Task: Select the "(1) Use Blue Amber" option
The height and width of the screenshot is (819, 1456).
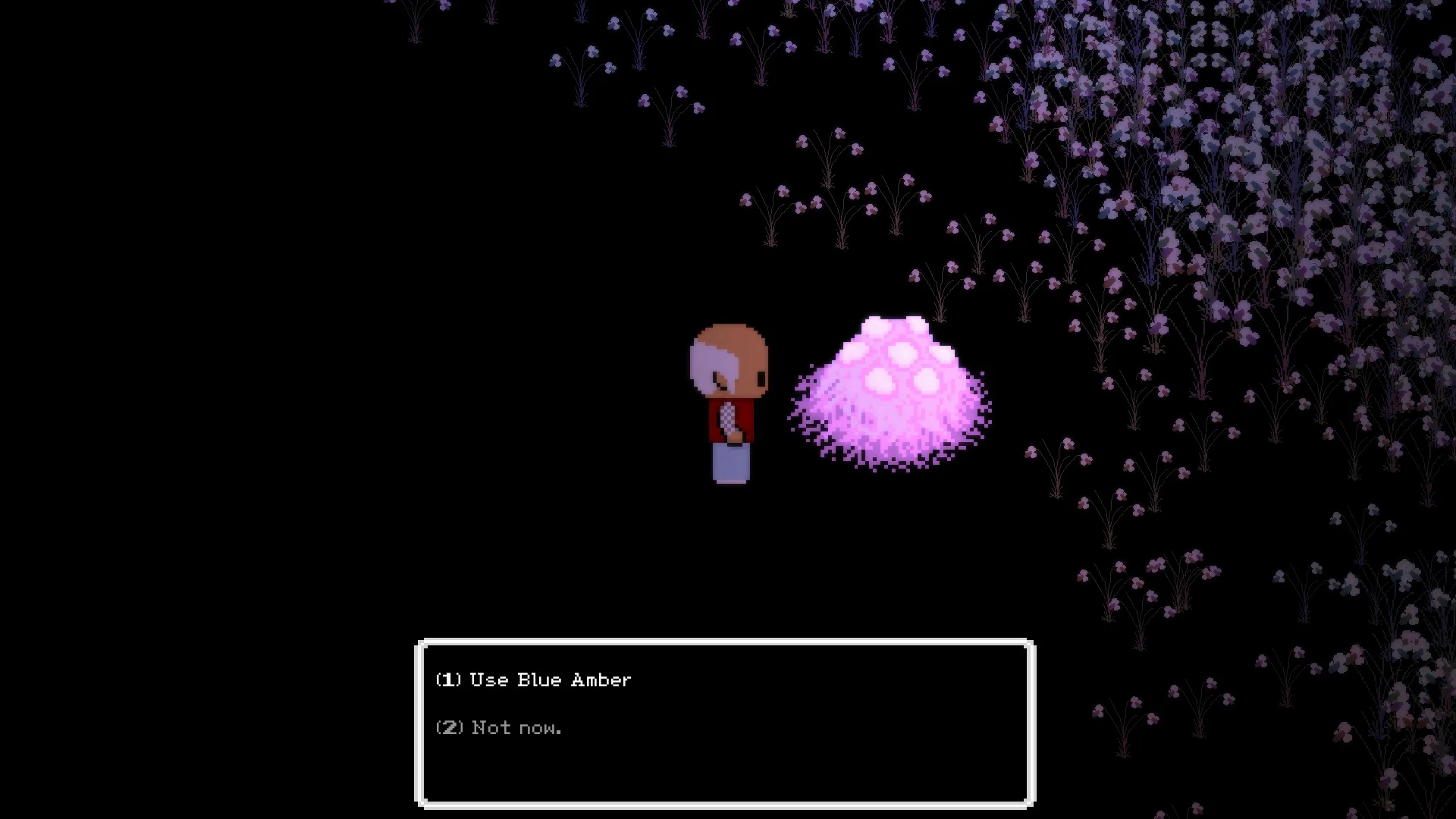Action: click(531, 679)
